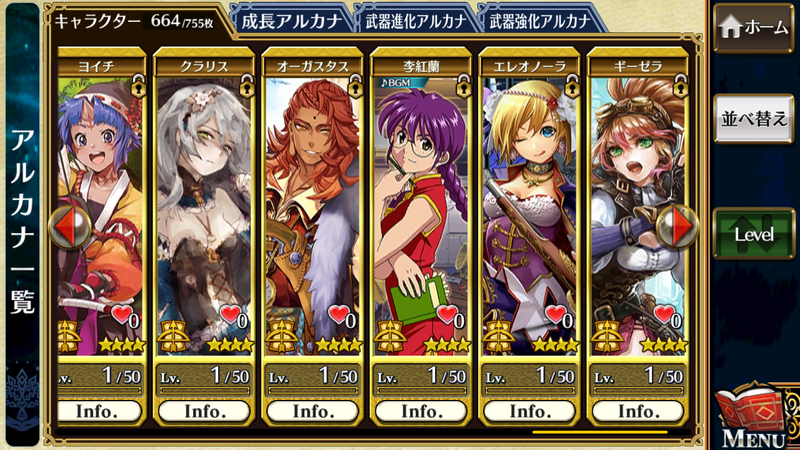This screenshot has height=450, width=800.
Task: Select the ギーゼラ character card
Action: click(636, 200)
